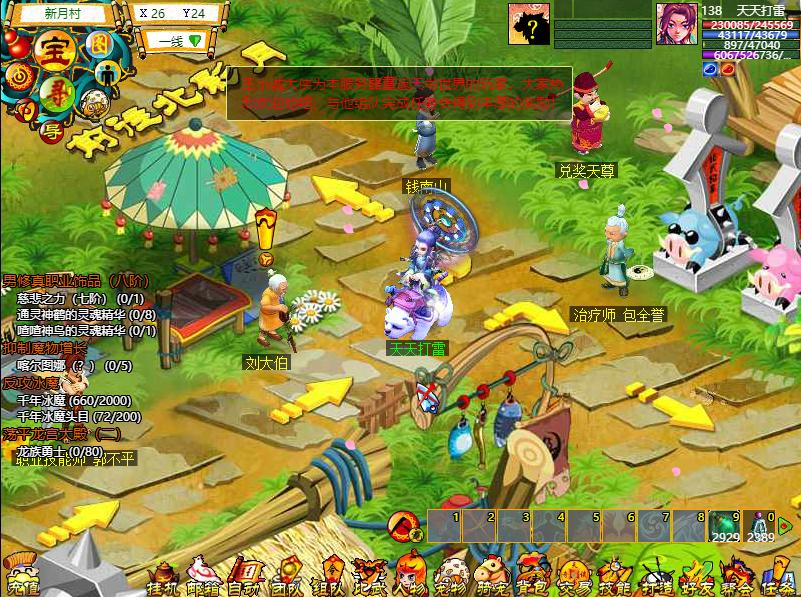Image resolution: width=801 pixels, height=597 pixels.
Task: Open the 组队 party panel
Action: click(329, 577)
